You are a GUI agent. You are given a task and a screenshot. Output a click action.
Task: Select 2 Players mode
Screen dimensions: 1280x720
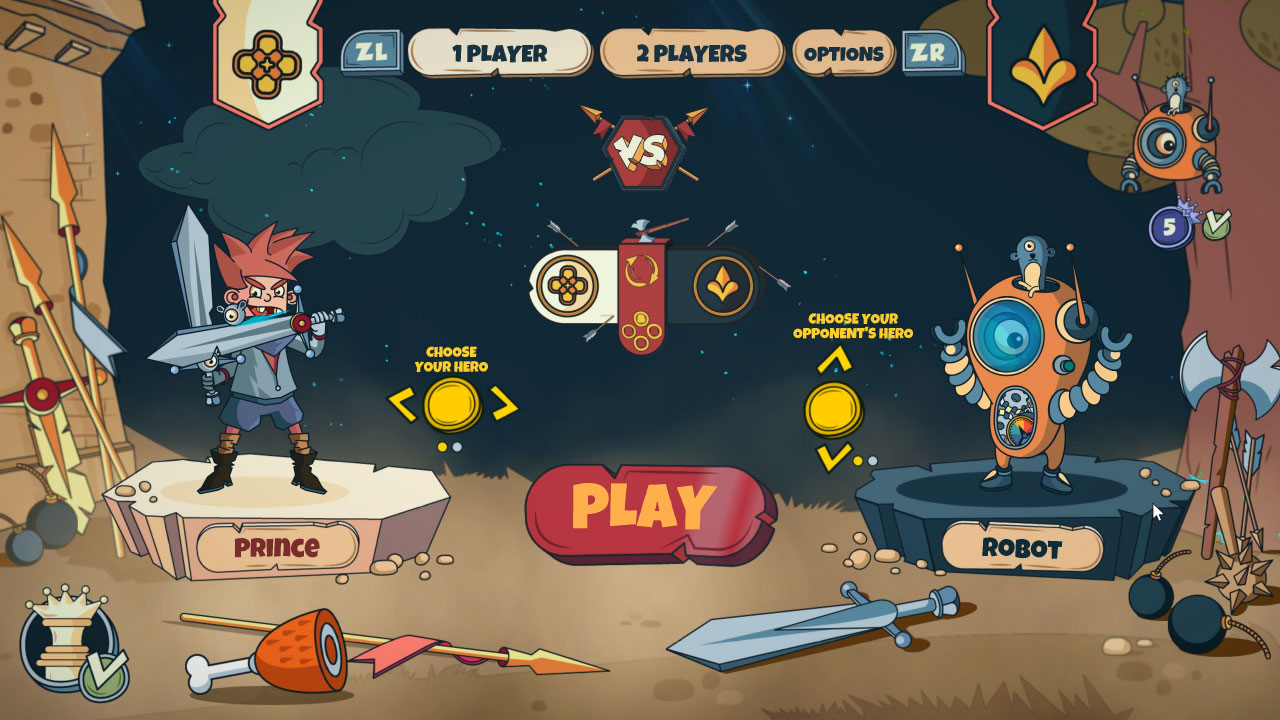(692, 55)
